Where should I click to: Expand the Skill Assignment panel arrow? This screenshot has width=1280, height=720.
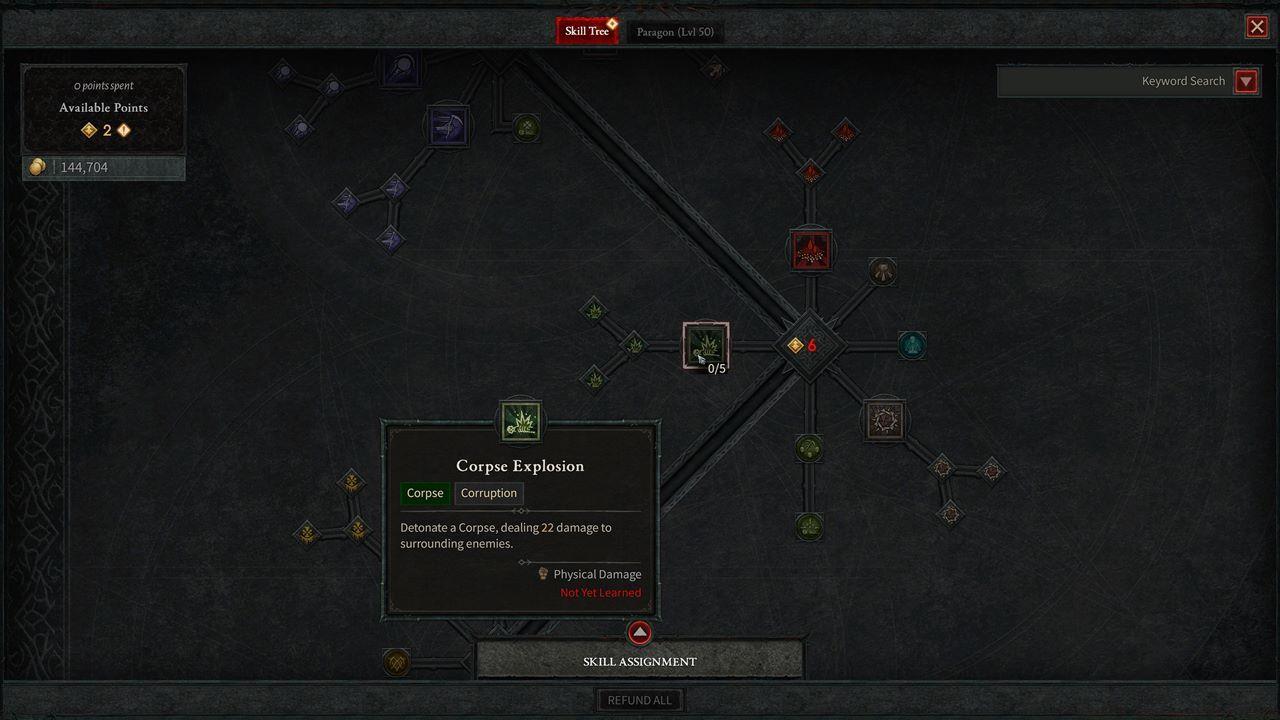pos(639,632)
